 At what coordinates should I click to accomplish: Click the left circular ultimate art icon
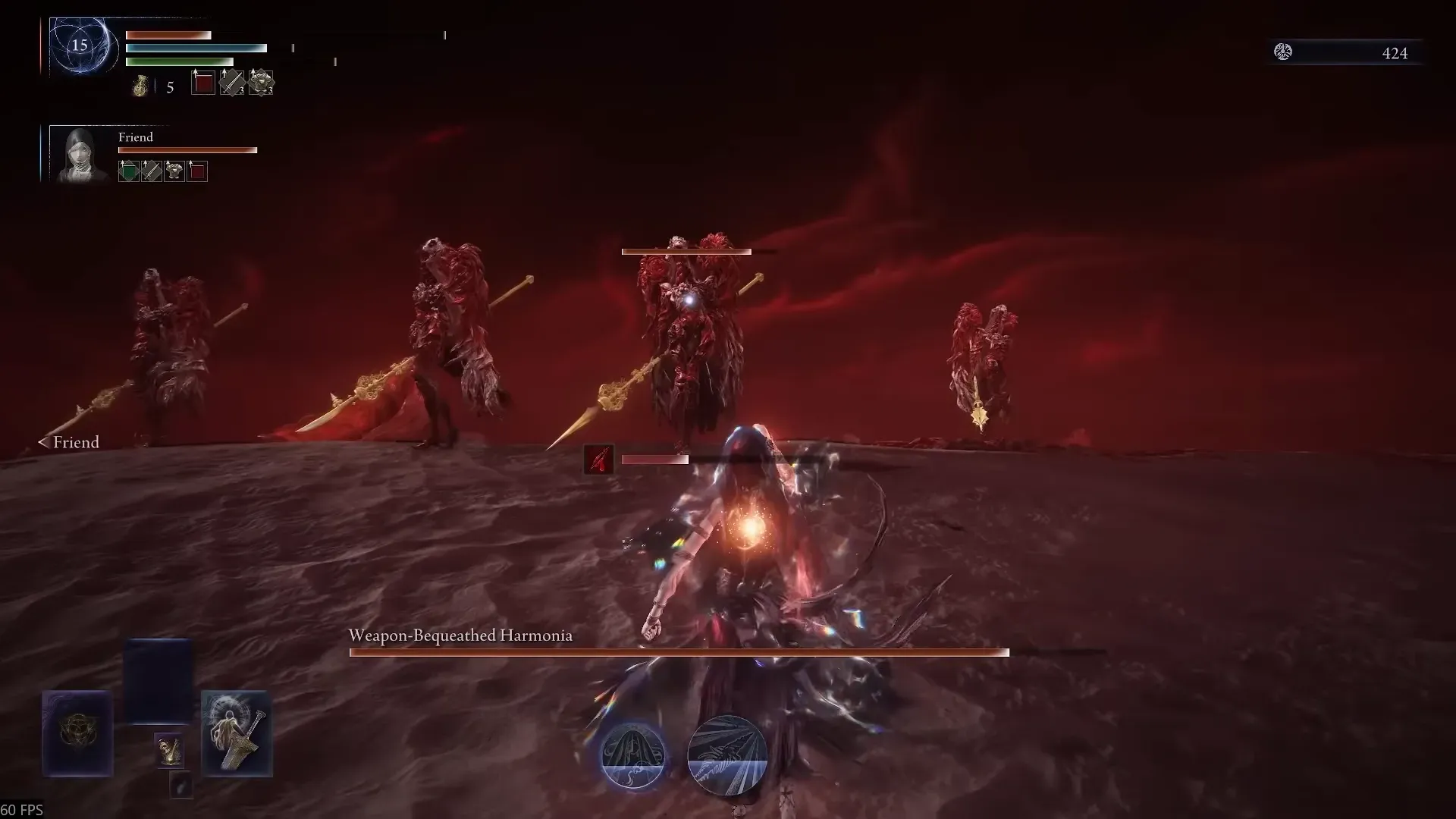click(x=634, y=755)
